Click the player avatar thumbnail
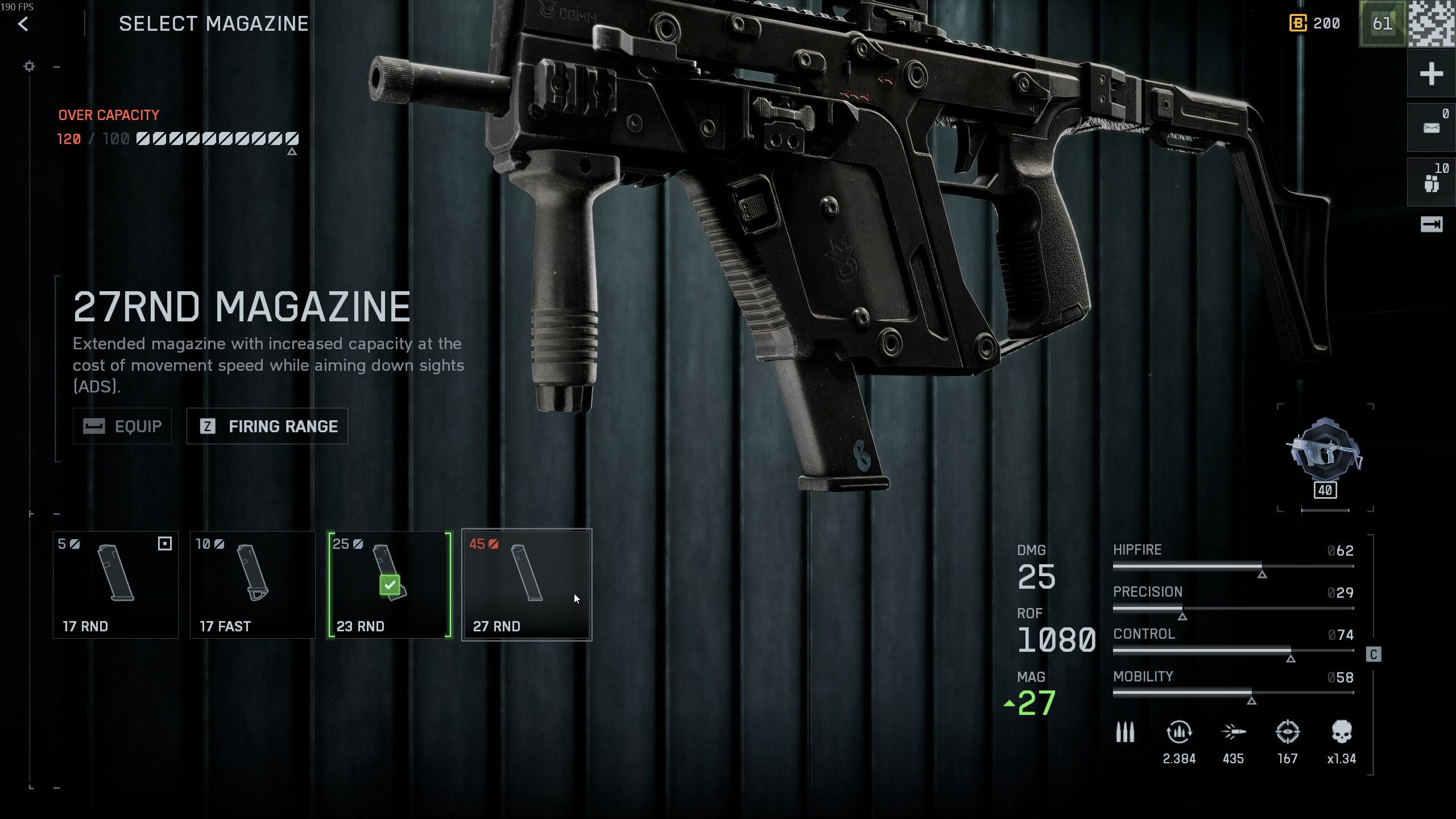This screenshot has height=819, width=1456. point(1432,24)
